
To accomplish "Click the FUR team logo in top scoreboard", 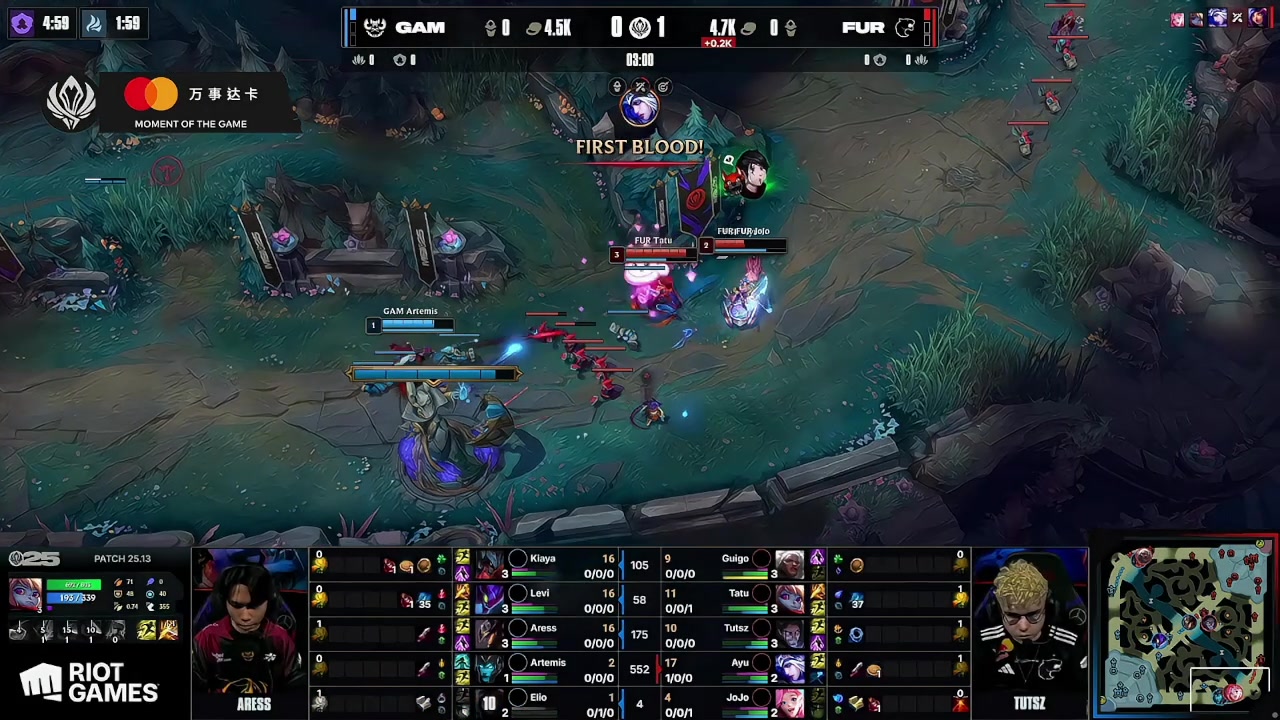I will point(905,28).
